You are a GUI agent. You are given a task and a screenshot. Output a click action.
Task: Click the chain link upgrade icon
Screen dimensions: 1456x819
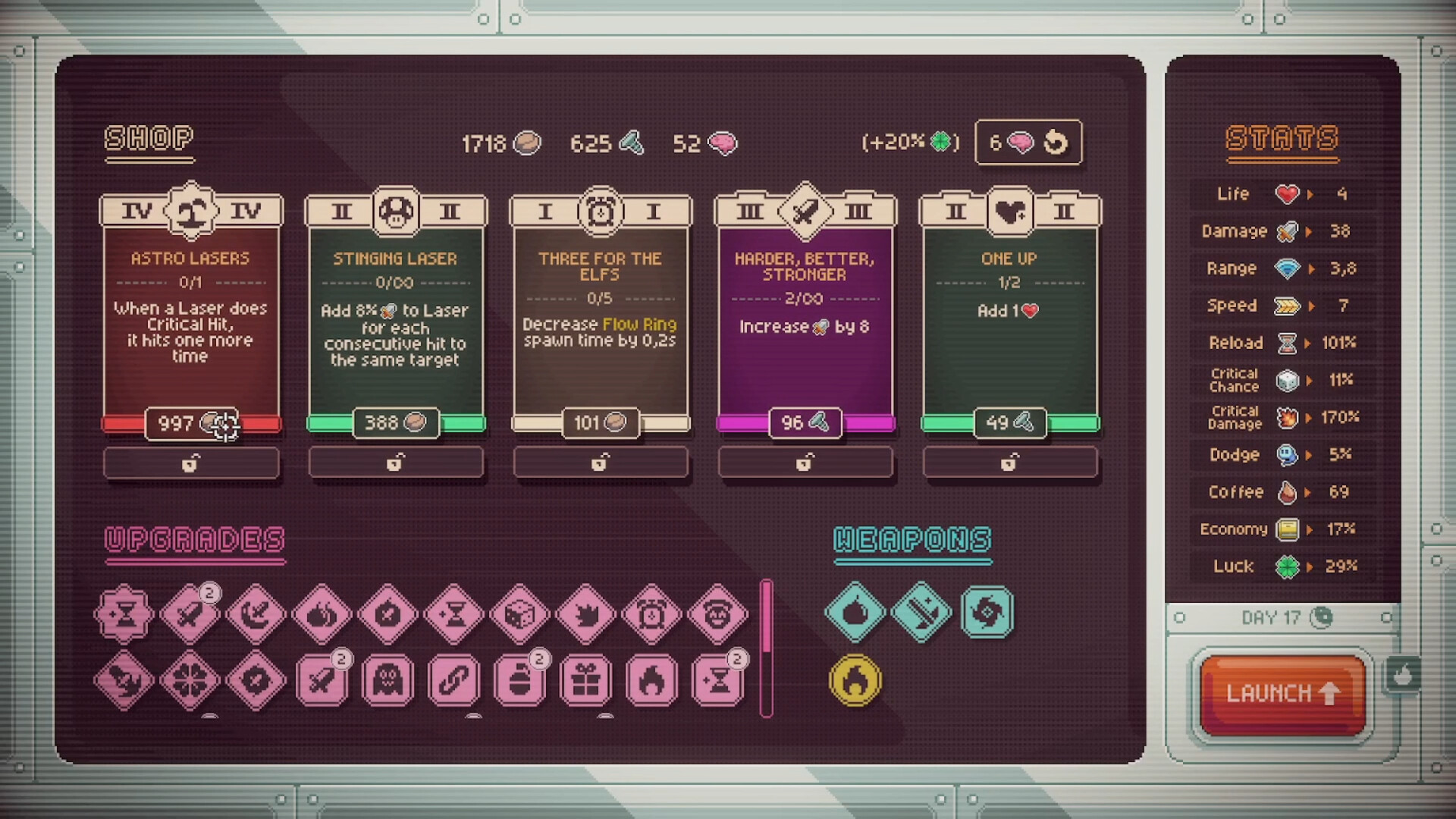(x=453, y=680)
